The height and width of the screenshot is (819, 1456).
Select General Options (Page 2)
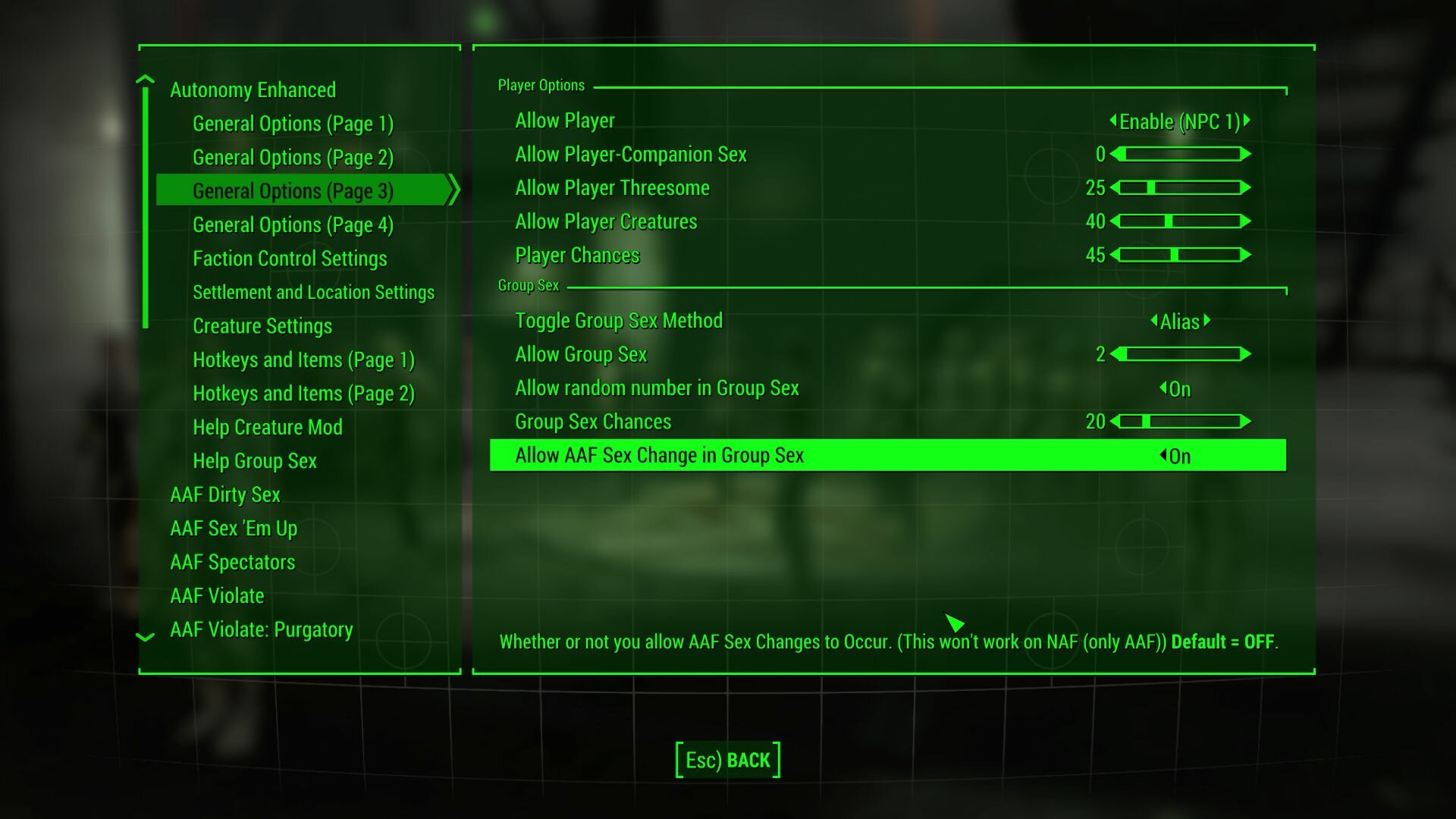(x=293, y=158)
